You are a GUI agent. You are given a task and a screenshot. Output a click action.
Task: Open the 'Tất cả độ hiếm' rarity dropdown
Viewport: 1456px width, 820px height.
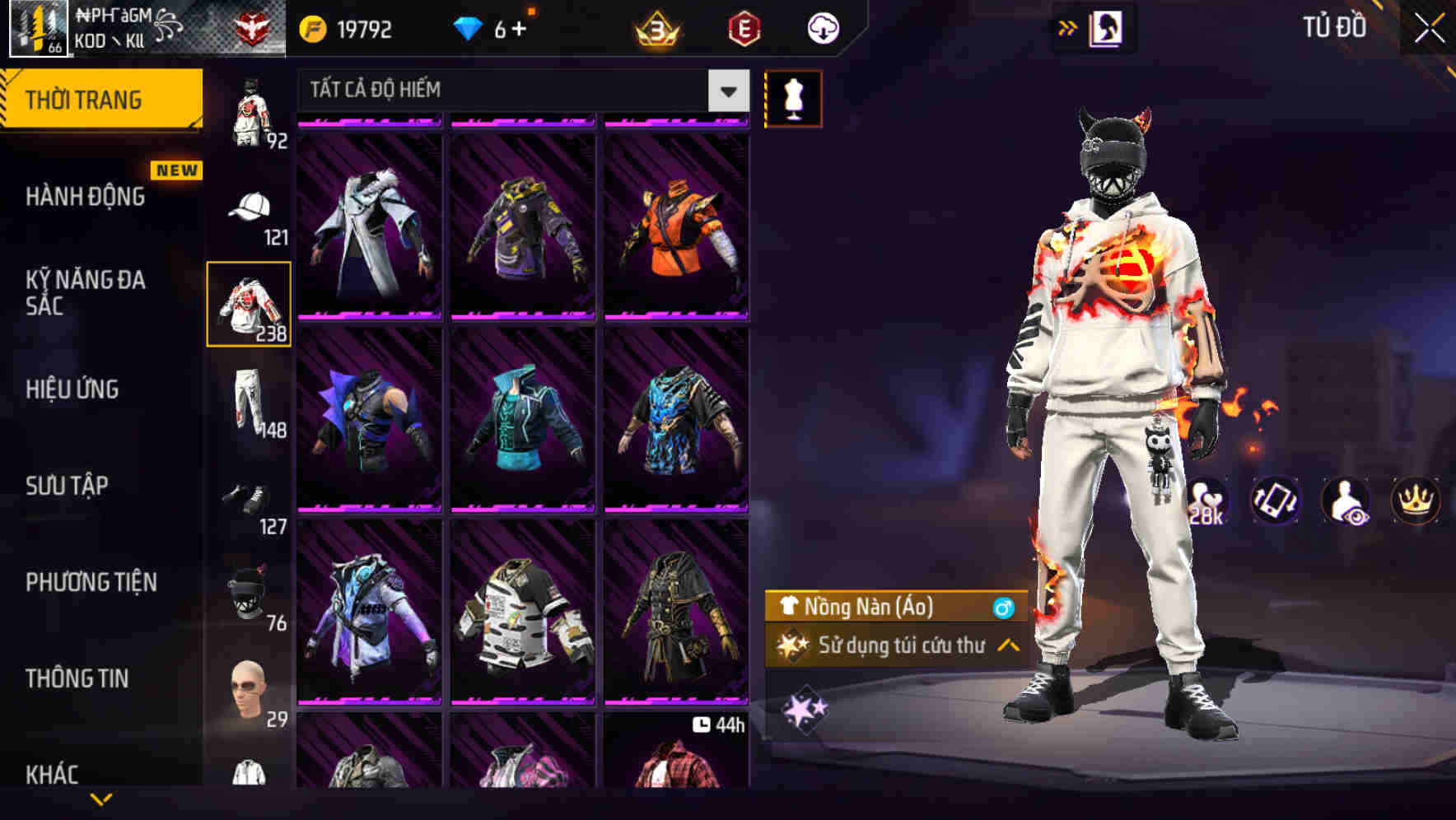pyautogui.click(x=519, y=91)
